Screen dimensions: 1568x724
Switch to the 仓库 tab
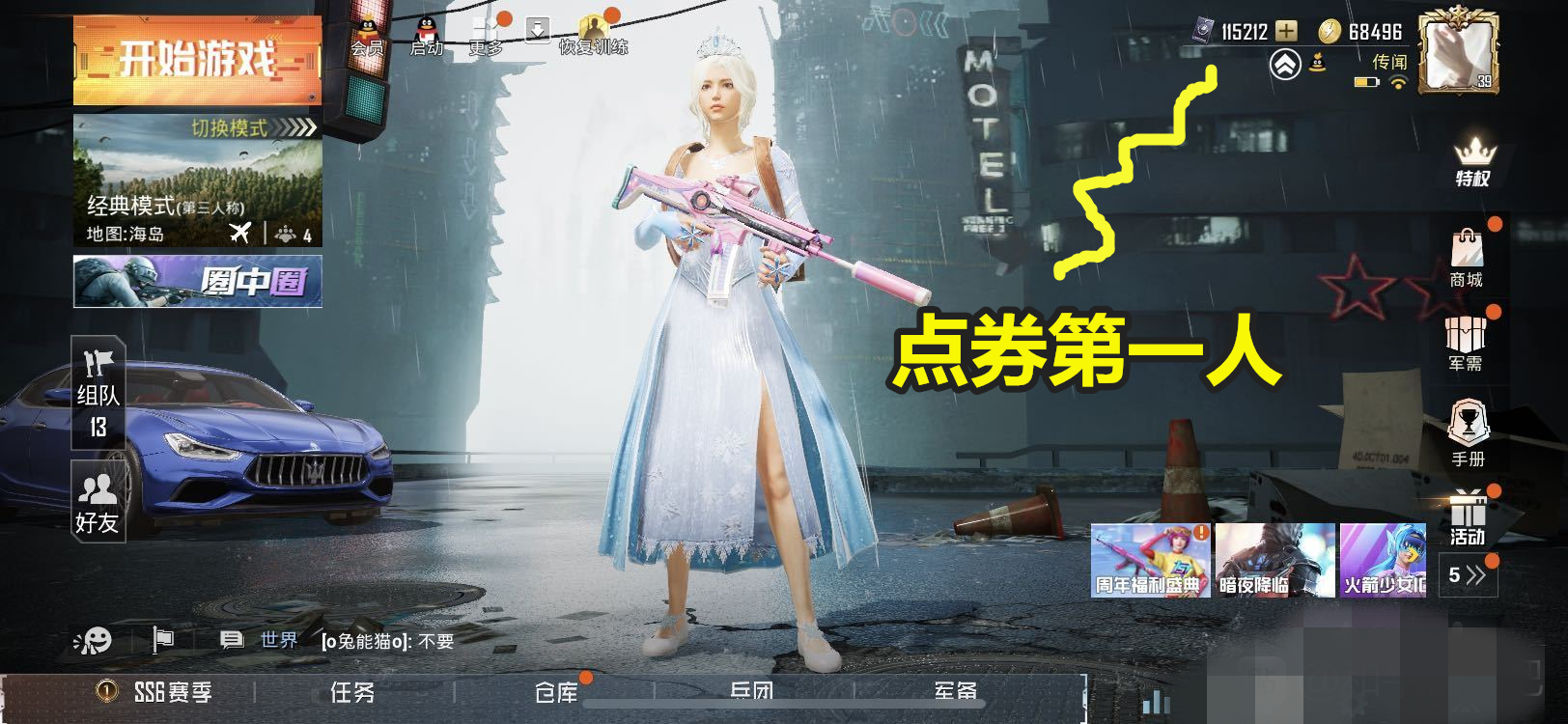(x=558, y=693)
